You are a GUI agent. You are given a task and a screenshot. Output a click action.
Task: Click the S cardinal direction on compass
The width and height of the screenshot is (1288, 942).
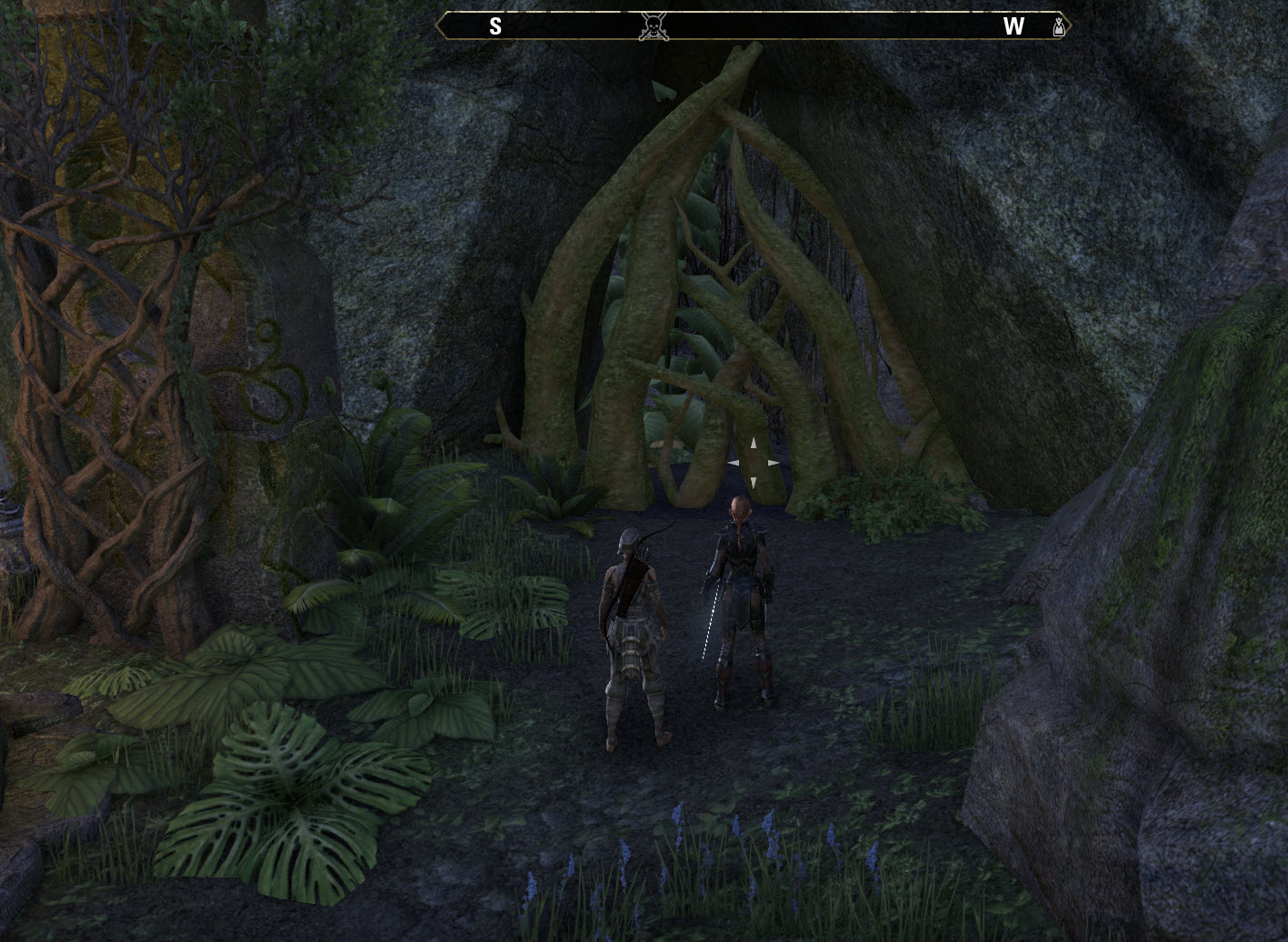(495, 26)
